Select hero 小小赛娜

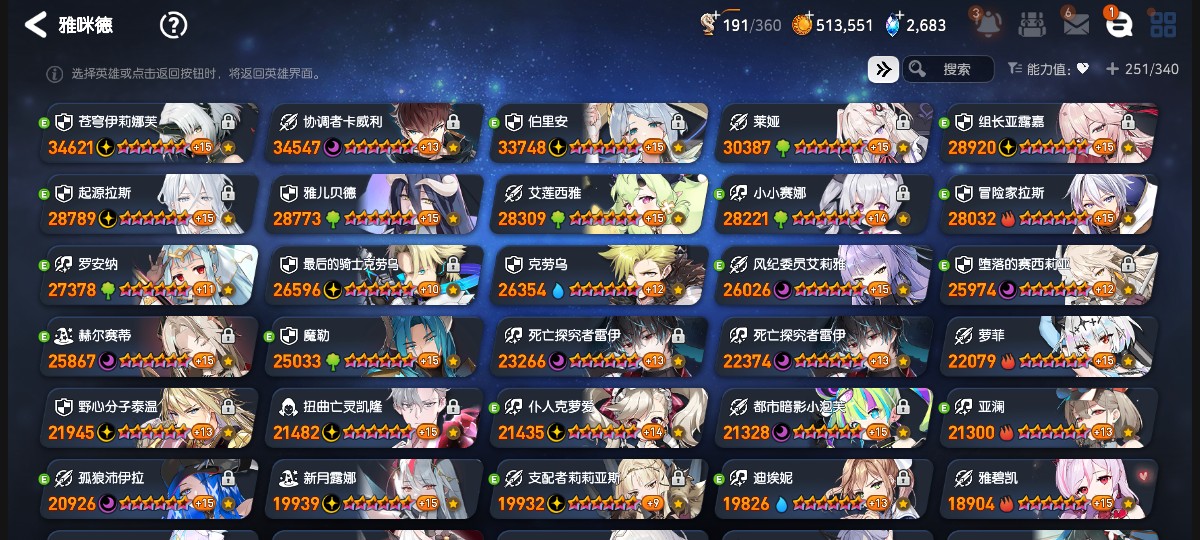[825, 204]
